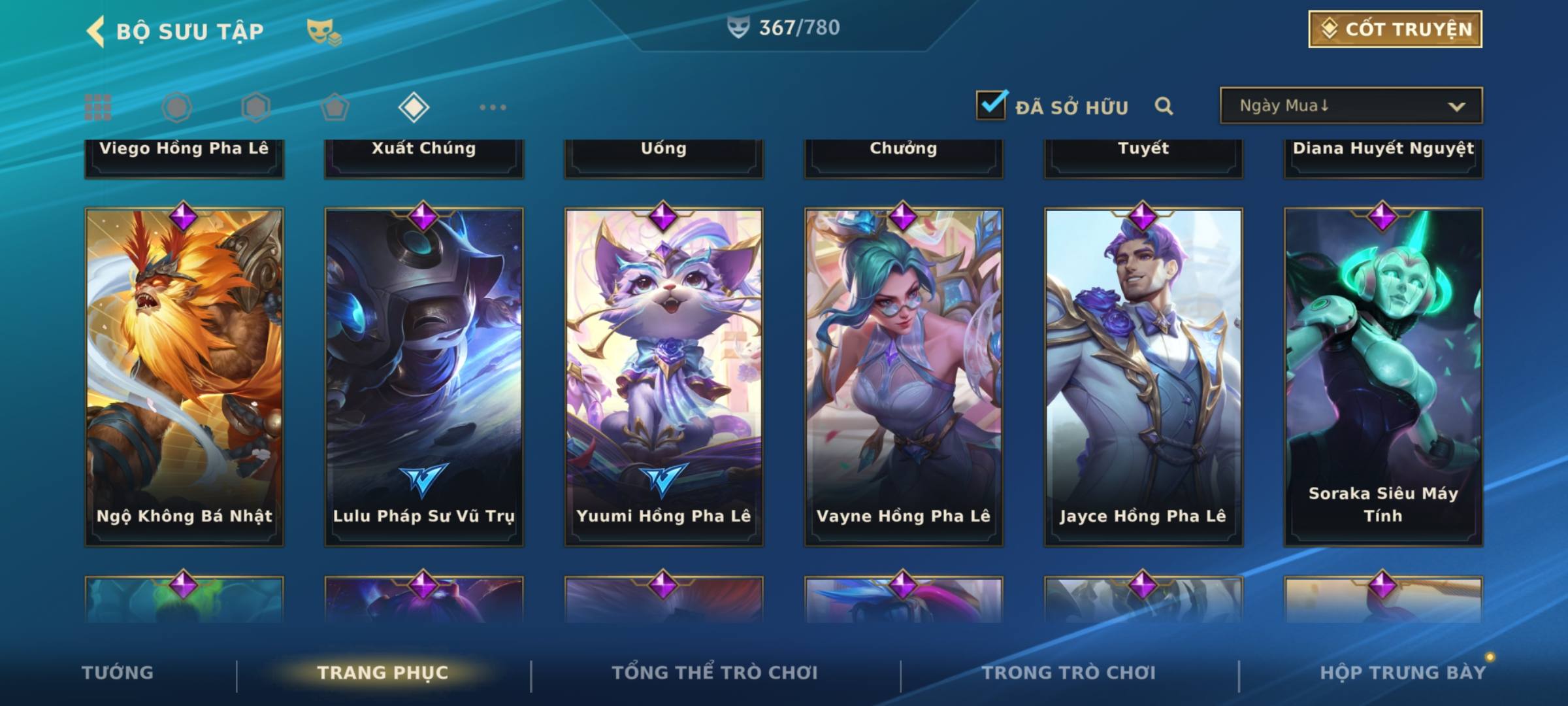Show more filters with three dots

(x=493, y=107)
